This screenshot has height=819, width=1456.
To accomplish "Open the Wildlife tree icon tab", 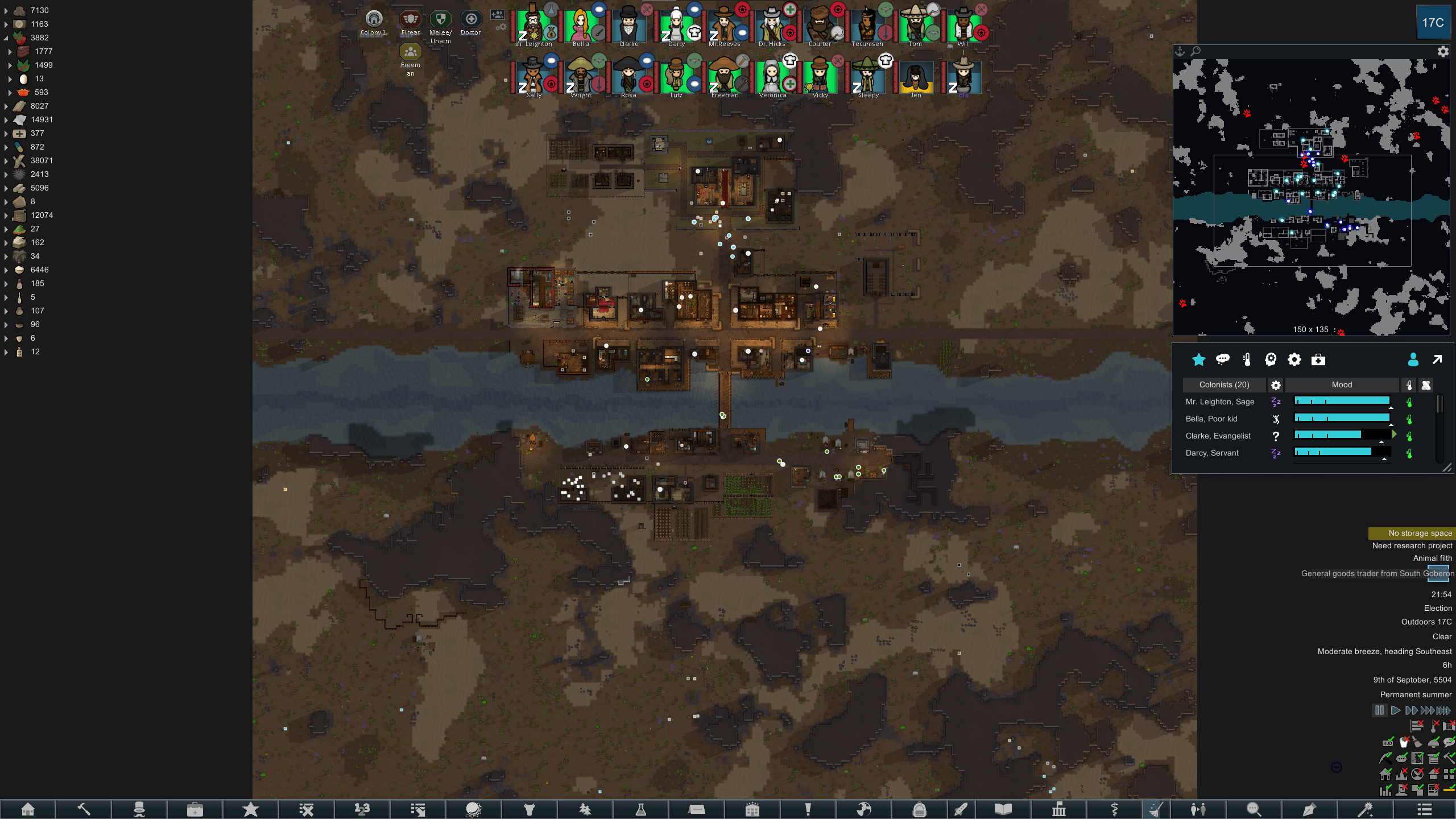I will pos(585,809).
